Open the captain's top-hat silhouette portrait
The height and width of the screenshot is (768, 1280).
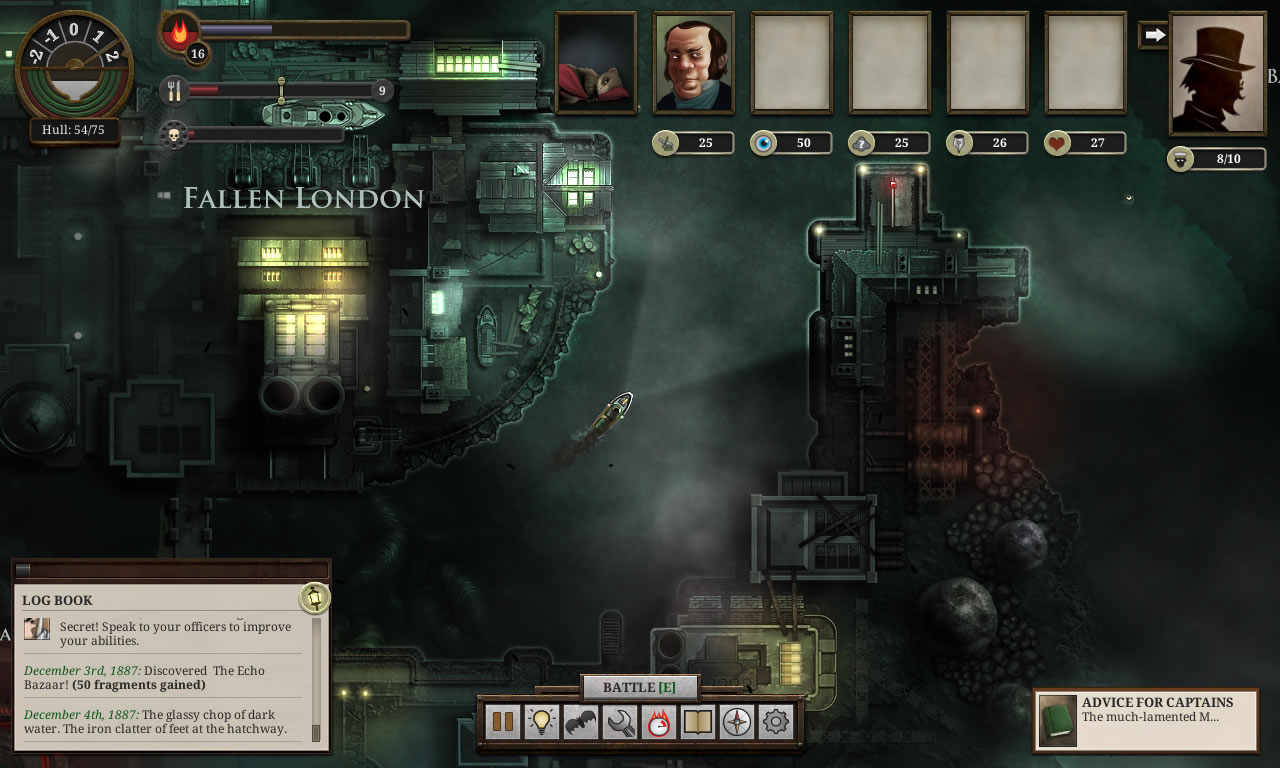click(1217, 74)
